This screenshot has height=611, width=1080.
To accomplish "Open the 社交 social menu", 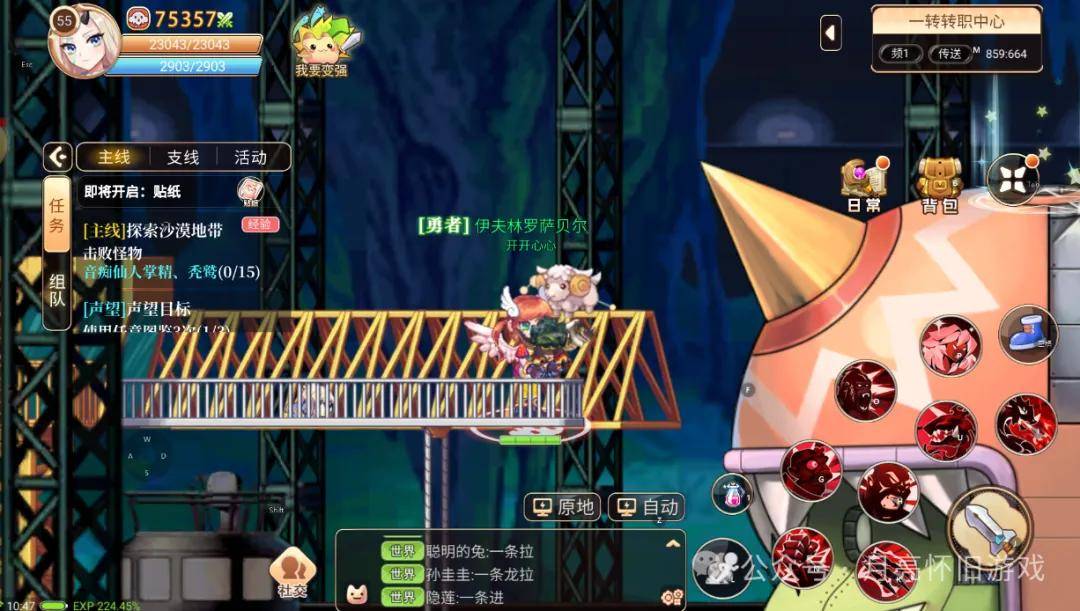I will point(292,573).
